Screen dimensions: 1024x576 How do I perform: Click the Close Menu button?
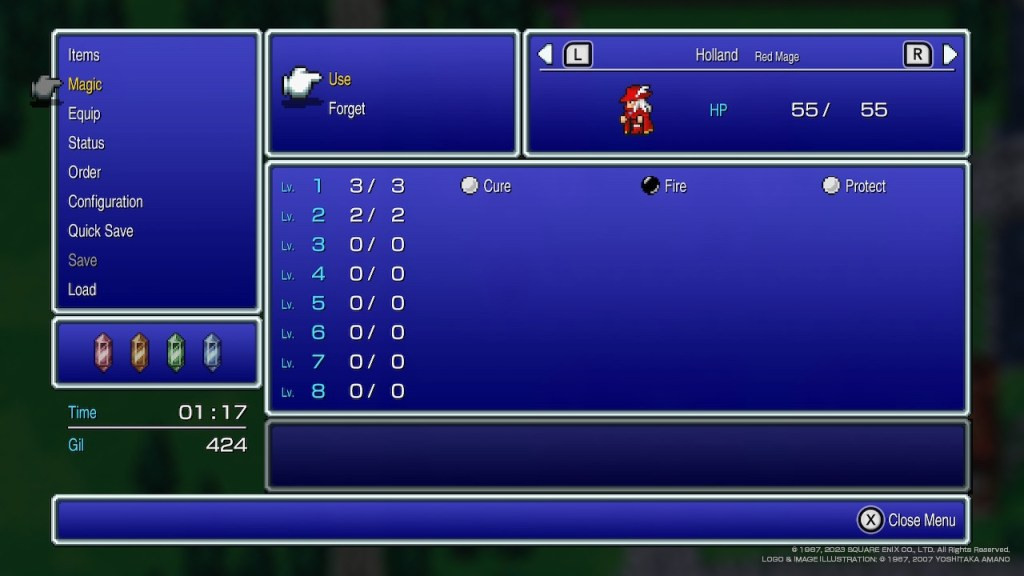click(x=908, y=520)
